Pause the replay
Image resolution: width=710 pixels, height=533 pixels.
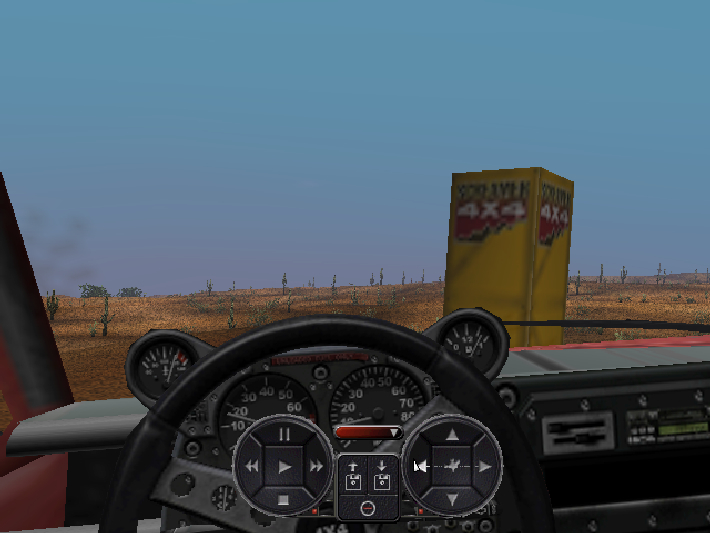(x=284, y=435)
